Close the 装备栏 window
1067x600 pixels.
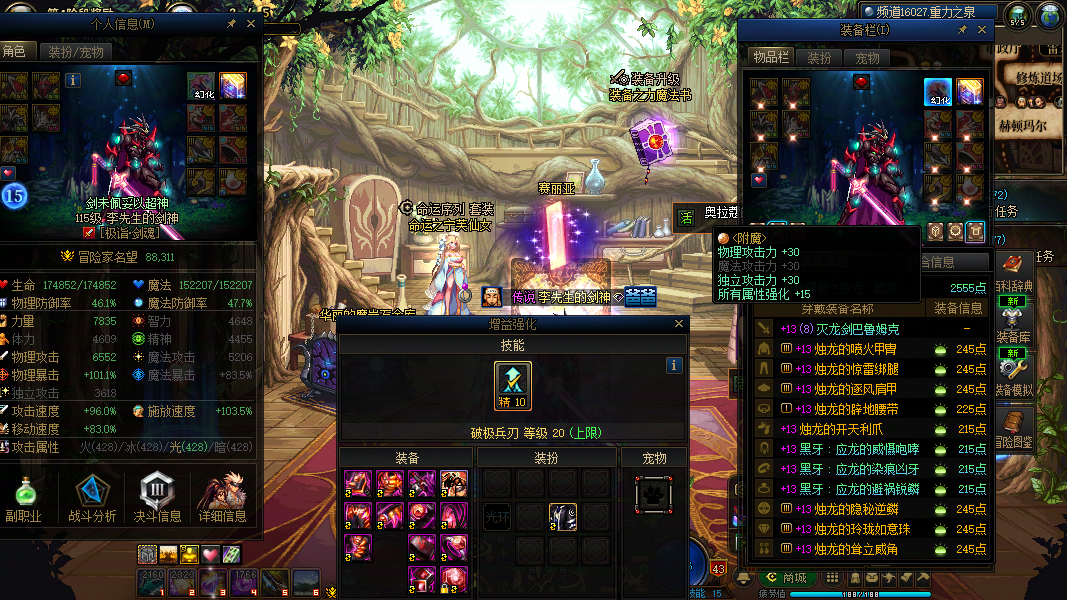coord(982,30)
